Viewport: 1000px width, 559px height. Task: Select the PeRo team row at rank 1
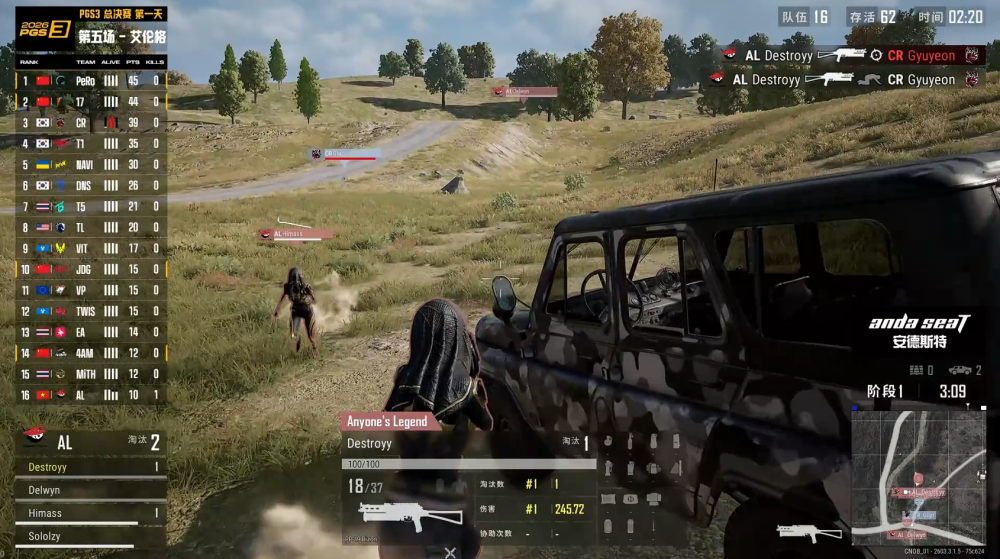pos(90,80)
